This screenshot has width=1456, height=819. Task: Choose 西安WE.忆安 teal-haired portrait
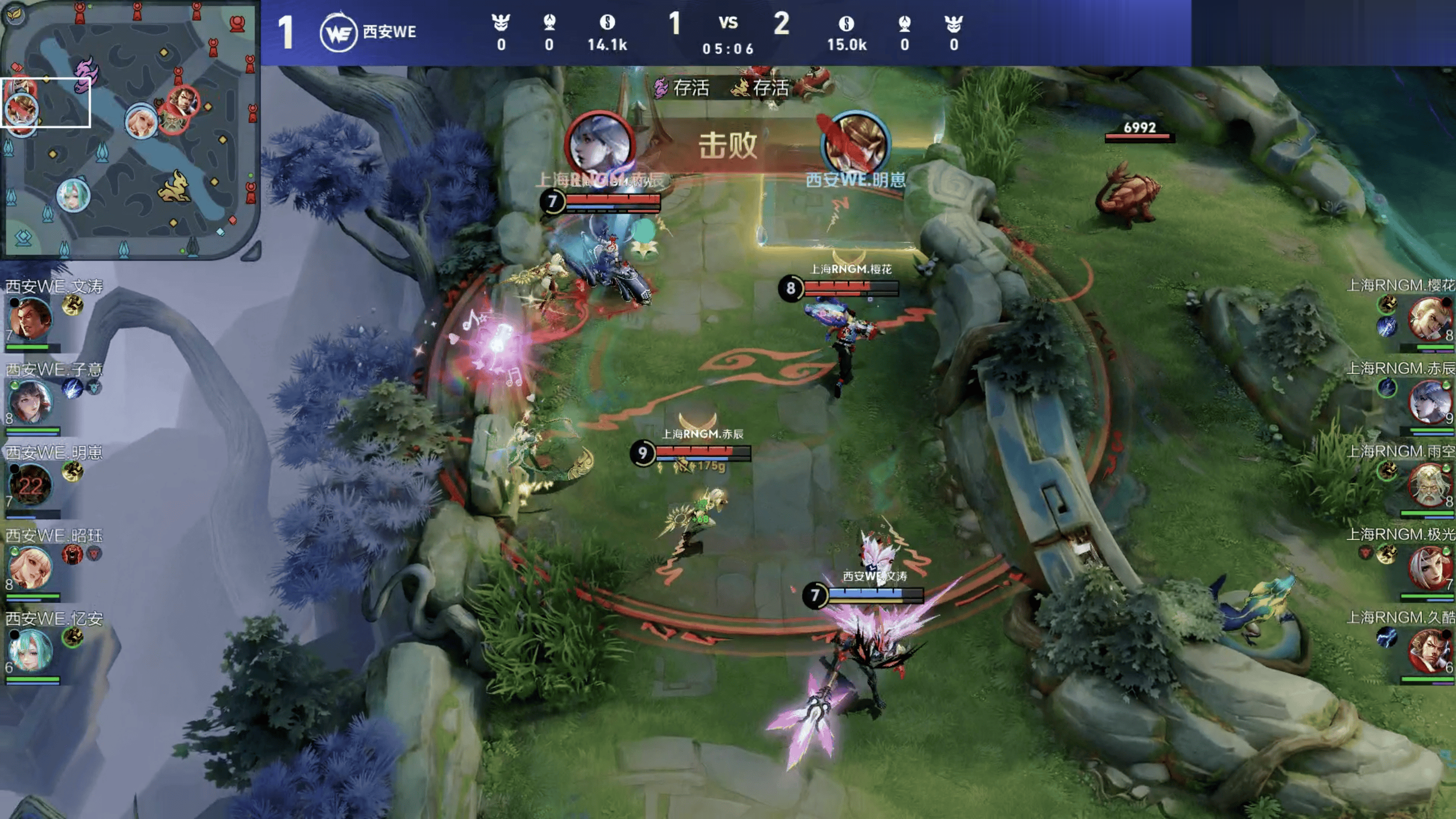pos(30,651)
